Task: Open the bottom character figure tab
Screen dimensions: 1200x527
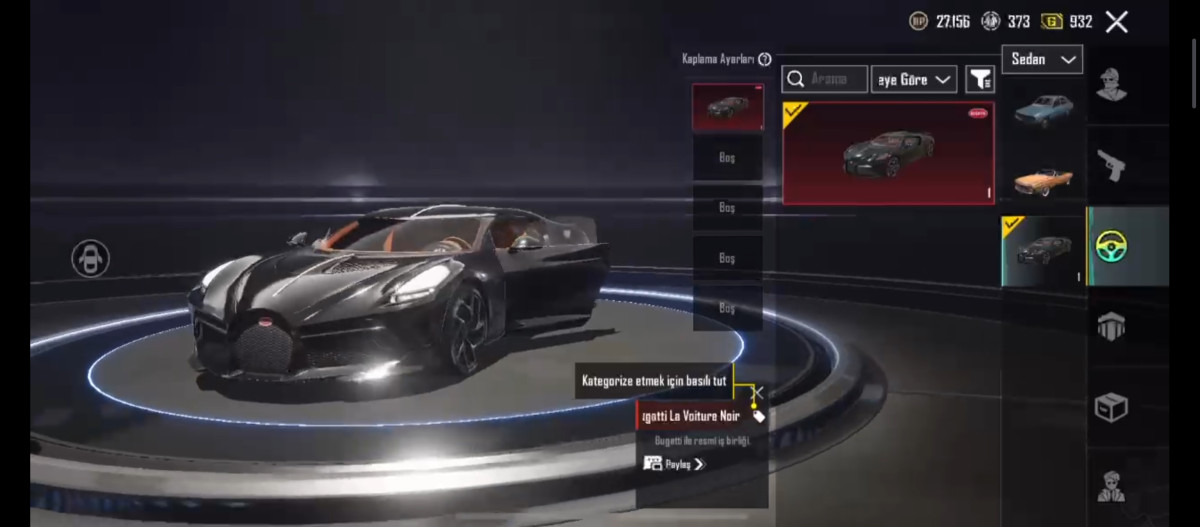Action: coord(1111,486)
